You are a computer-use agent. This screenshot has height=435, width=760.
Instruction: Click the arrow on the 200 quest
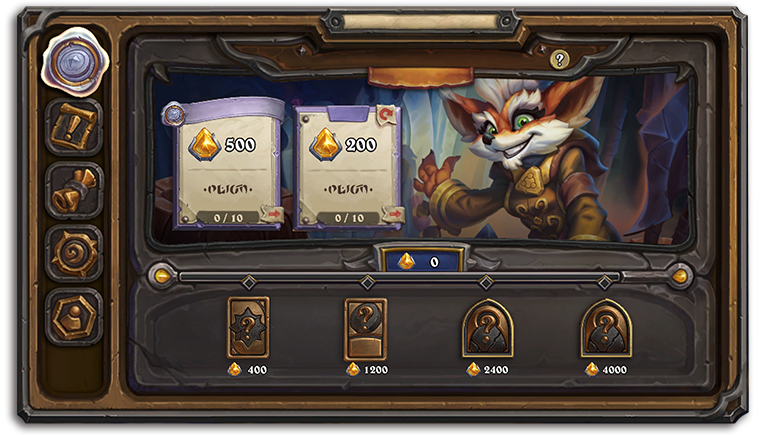pyautogui.click(x=392, y=213)
